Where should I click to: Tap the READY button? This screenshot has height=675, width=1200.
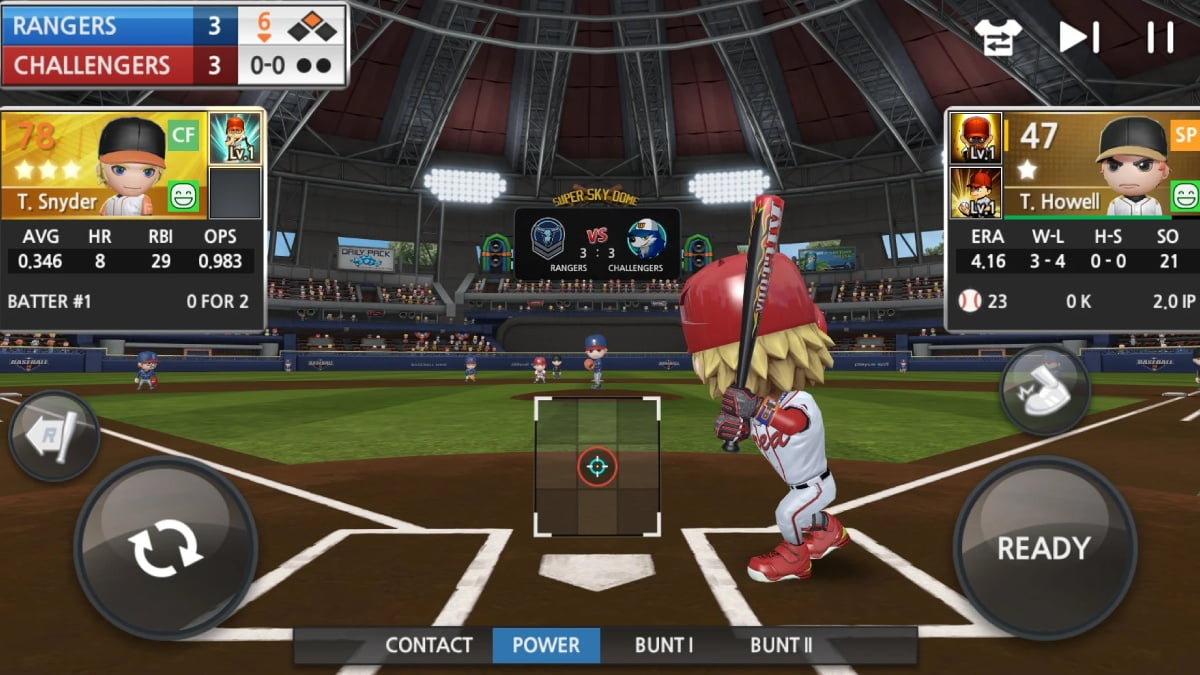click(x=1043, y=547)
